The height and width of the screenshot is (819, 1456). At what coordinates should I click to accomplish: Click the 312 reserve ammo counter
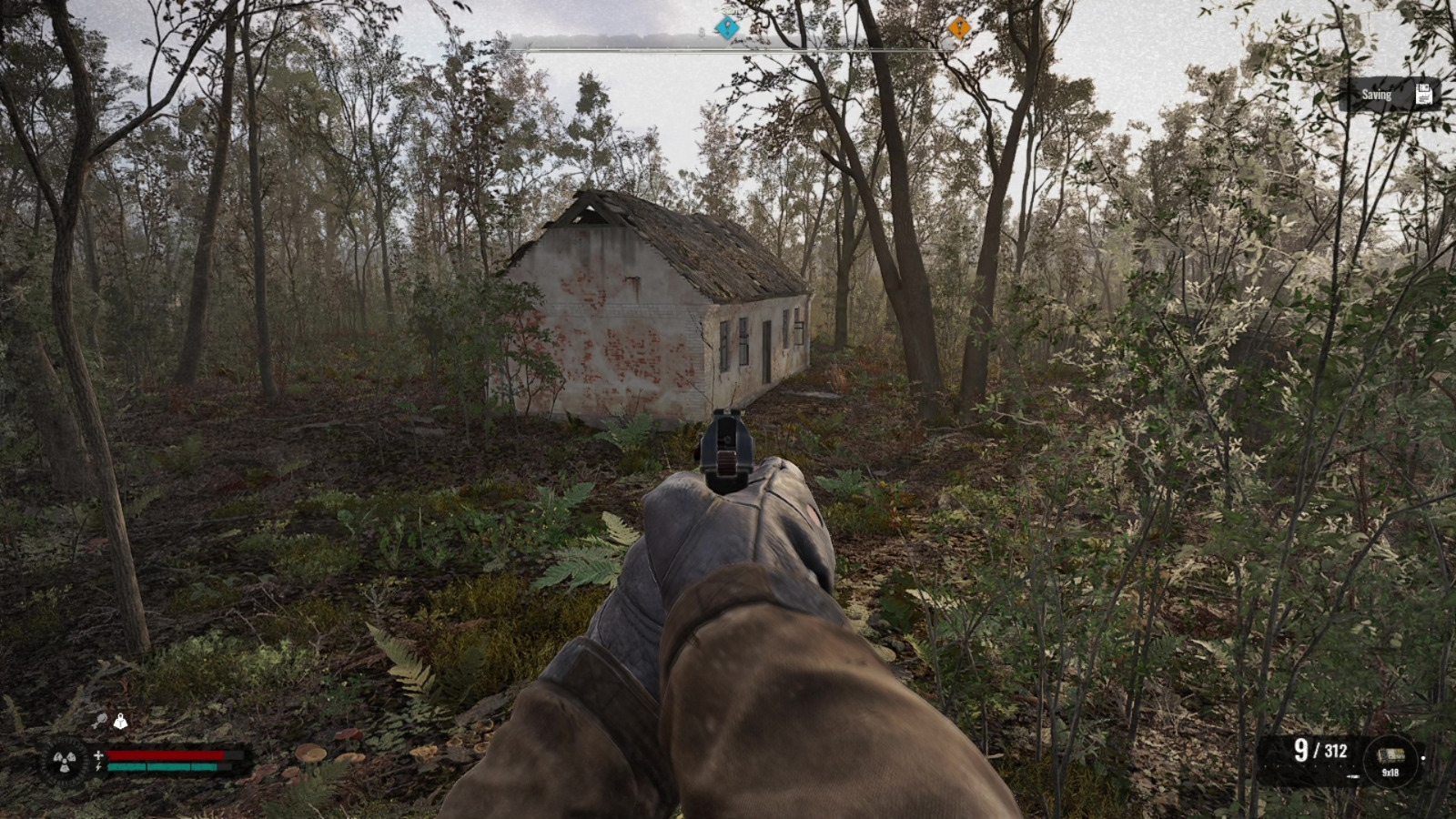click(x=1334, y=751)
